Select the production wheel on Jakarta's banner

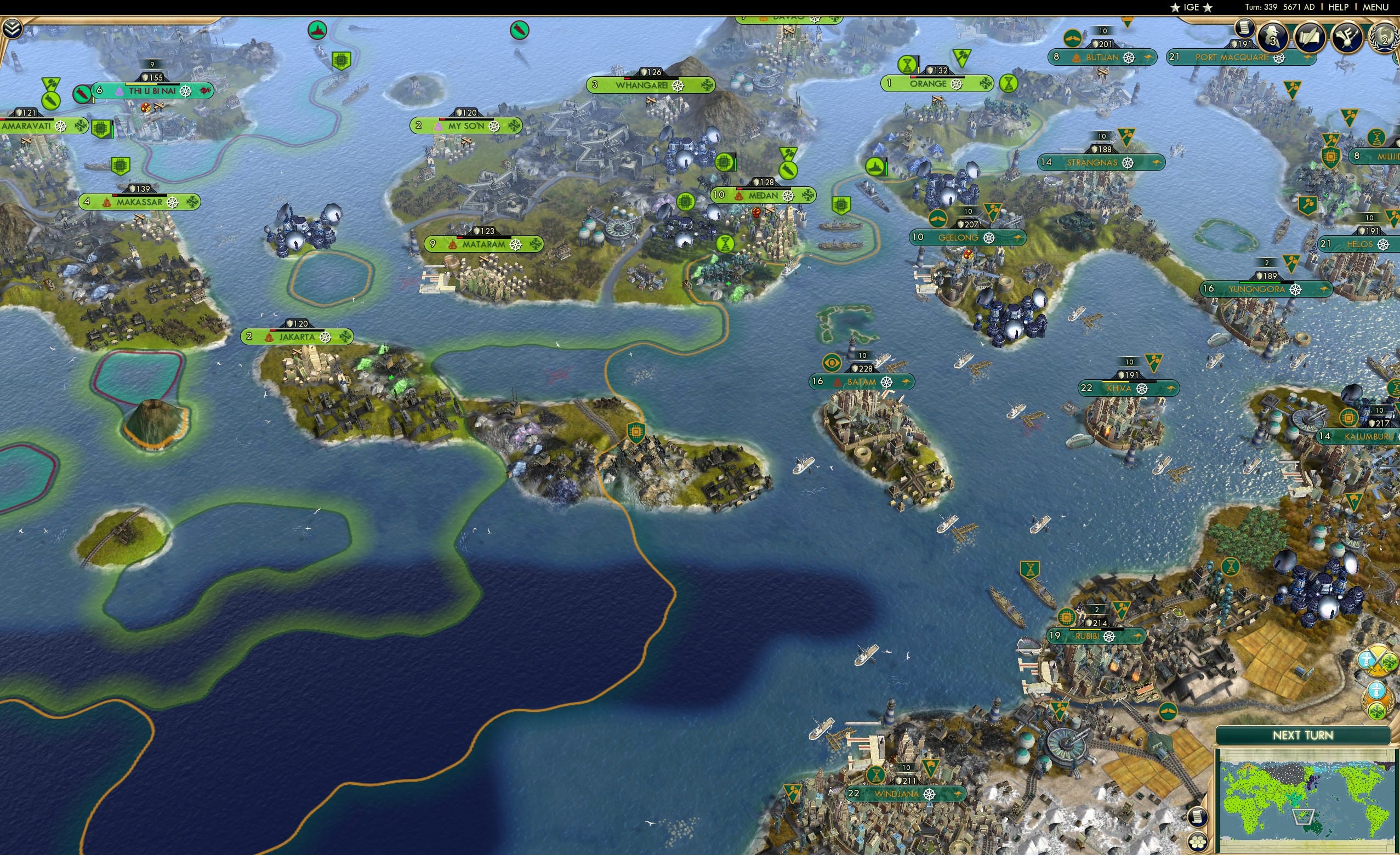click(x=325, y=337)
